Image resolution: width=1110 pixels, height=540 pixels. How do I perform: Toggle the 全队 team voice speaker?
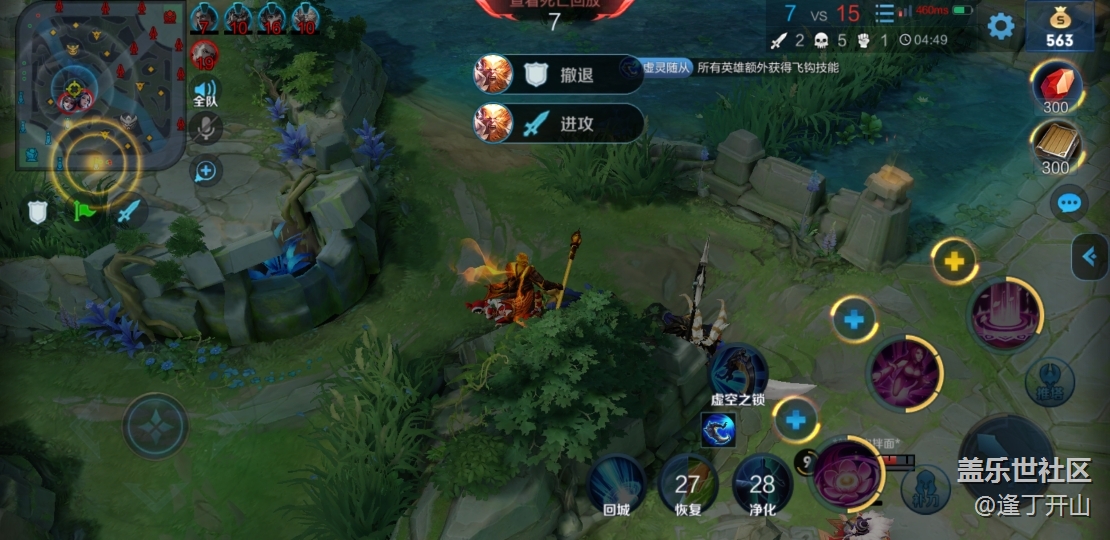[x=205, y=92]
